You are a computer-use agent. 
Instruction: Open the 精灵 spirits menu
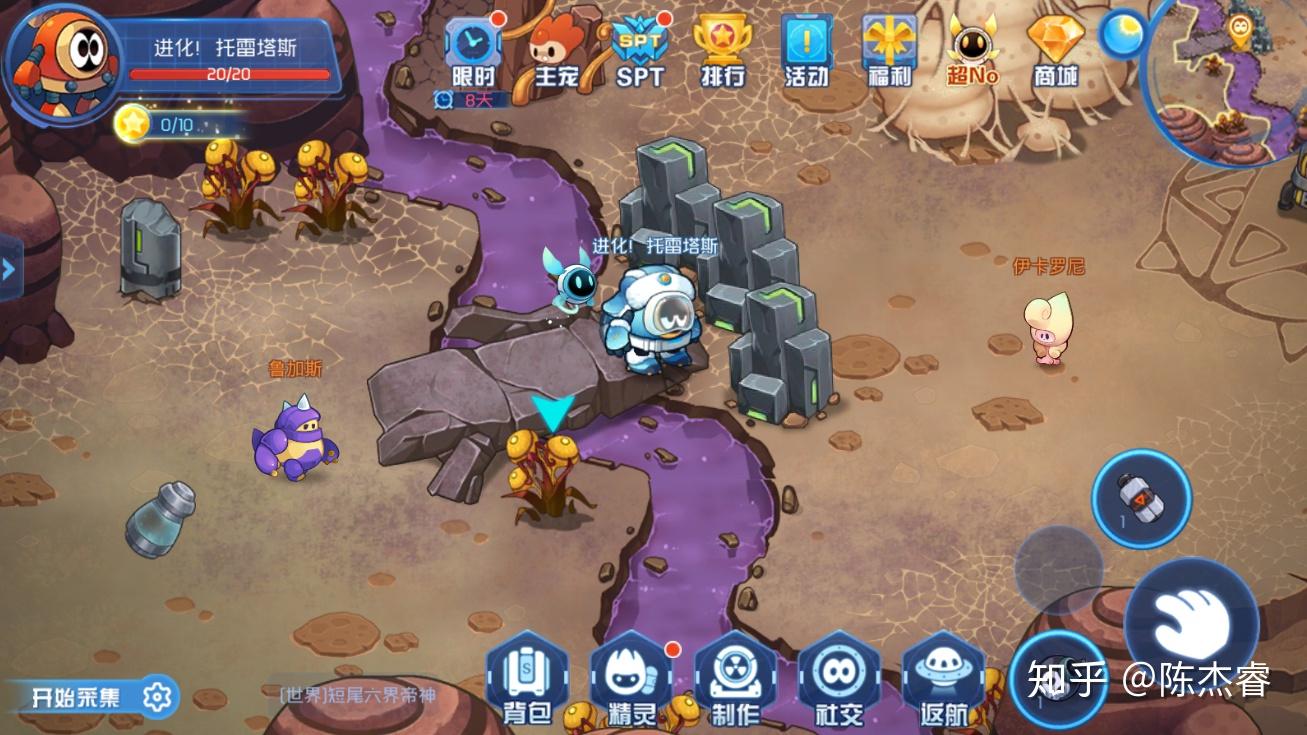click(x=631, y=677)
